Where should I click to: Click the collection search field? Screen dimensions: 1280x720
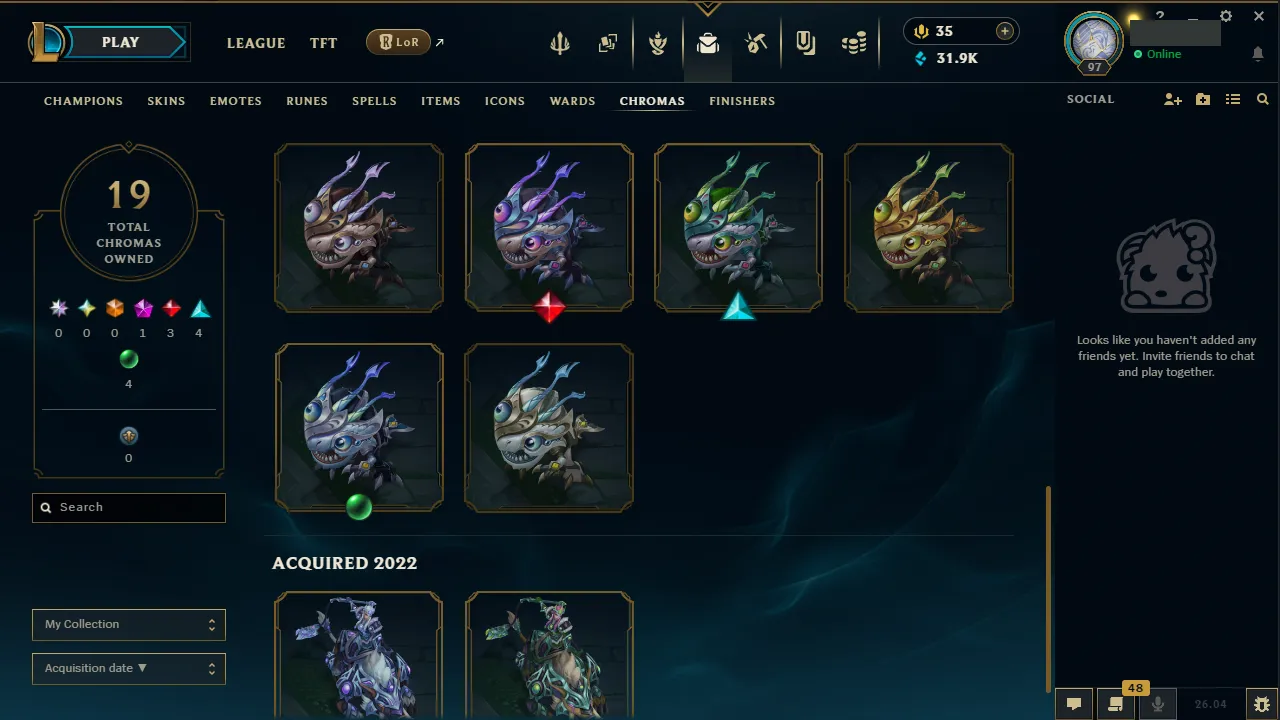128,507
